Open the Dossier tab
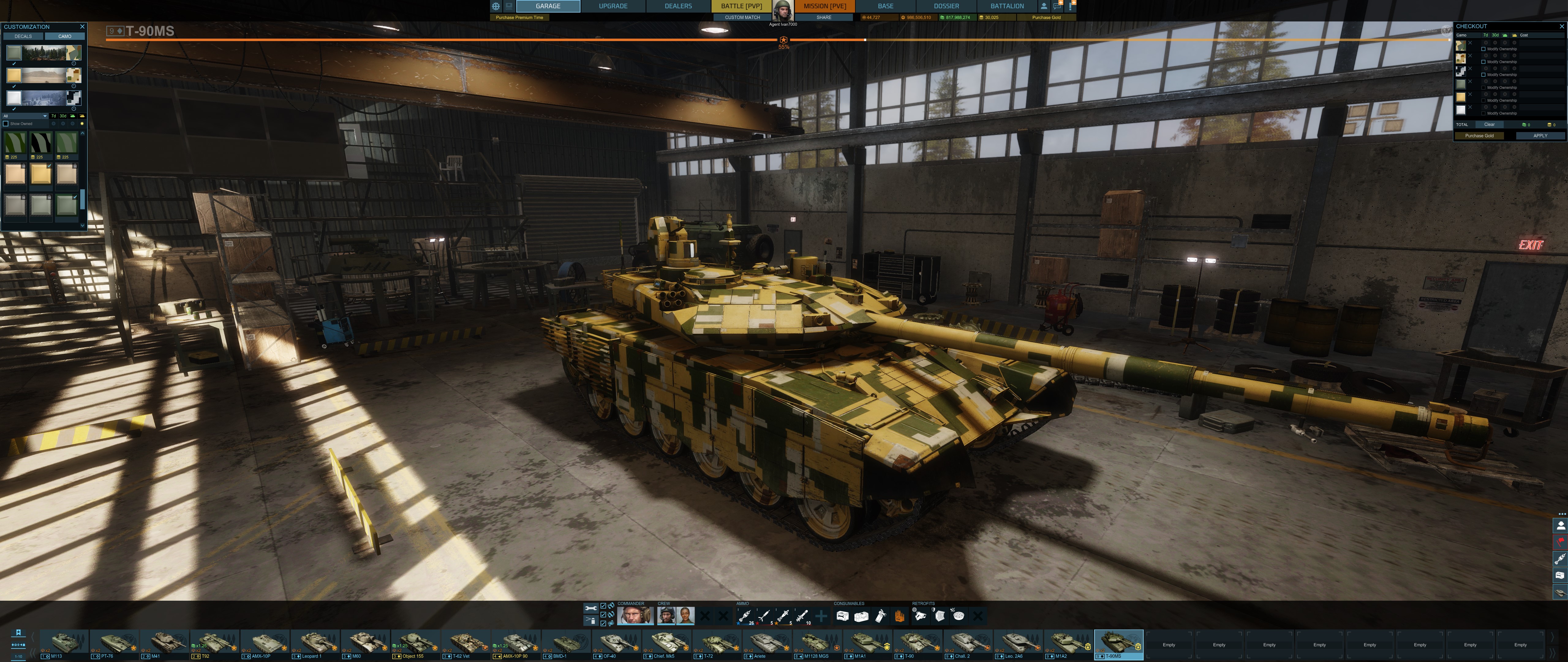1568x662 pixels. 946,6
